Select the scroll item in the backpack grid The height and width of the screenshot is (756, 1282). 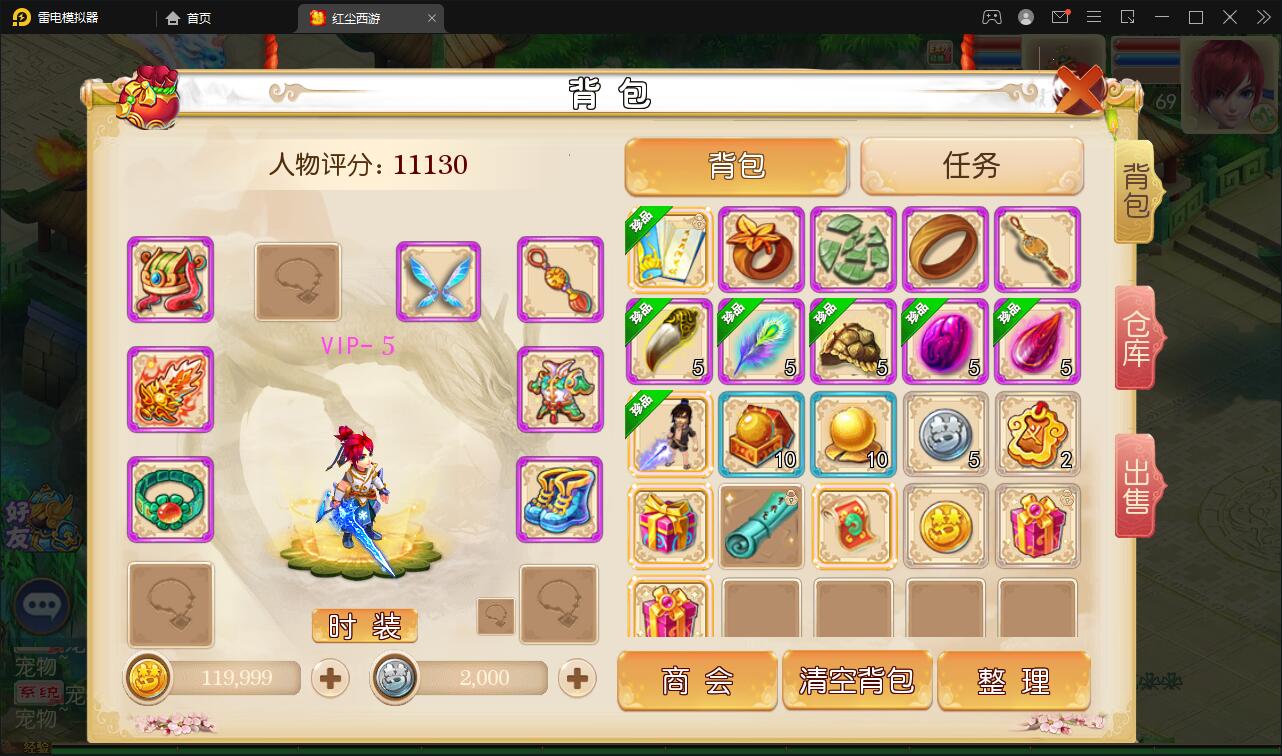(x=761, y=526)
